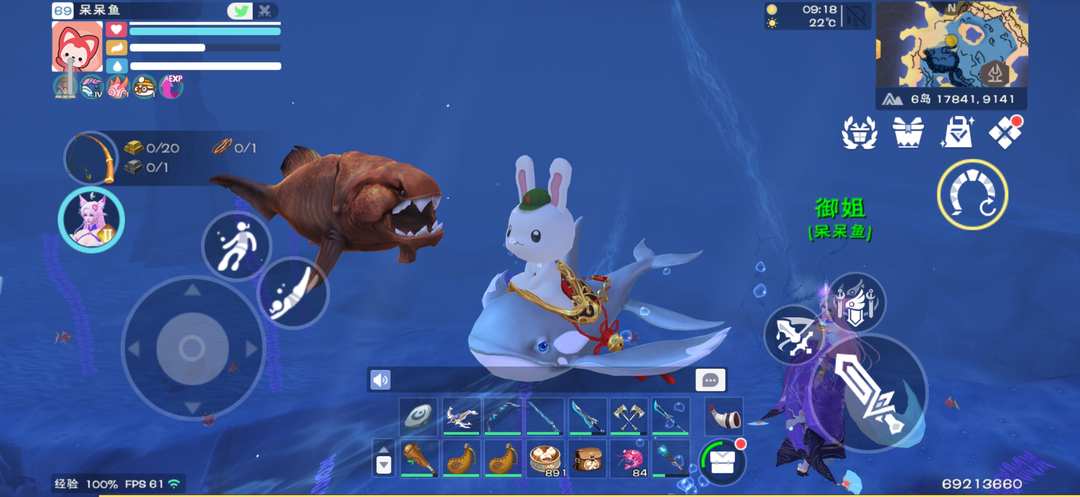The image size is (1080, 497).
Task: Open the minimap
Action: pyautogui.click(x=950, y=44)
